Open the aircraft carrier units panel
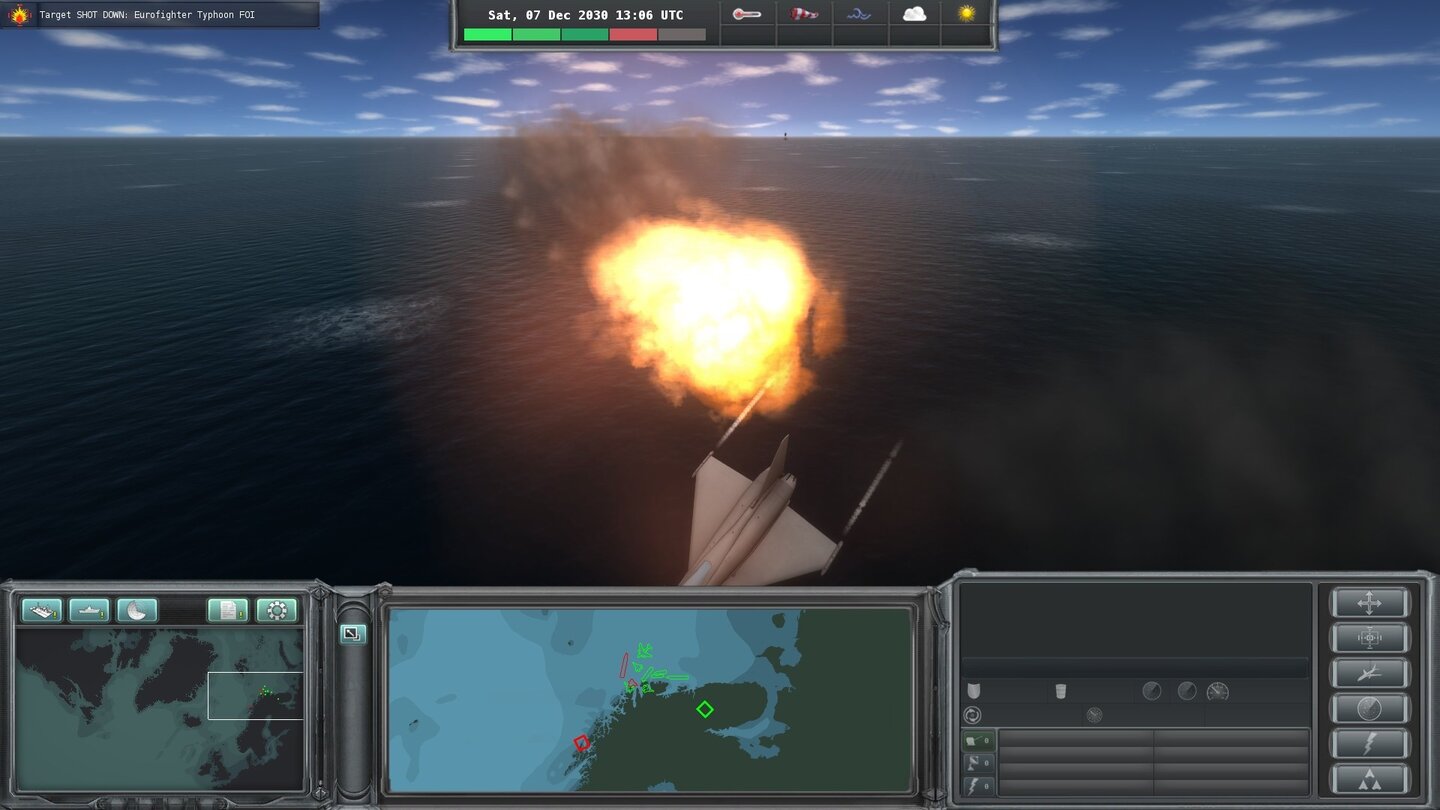The height and width of the screenshot is (810, 1440). pyautogui.click(x=42, y=610)
